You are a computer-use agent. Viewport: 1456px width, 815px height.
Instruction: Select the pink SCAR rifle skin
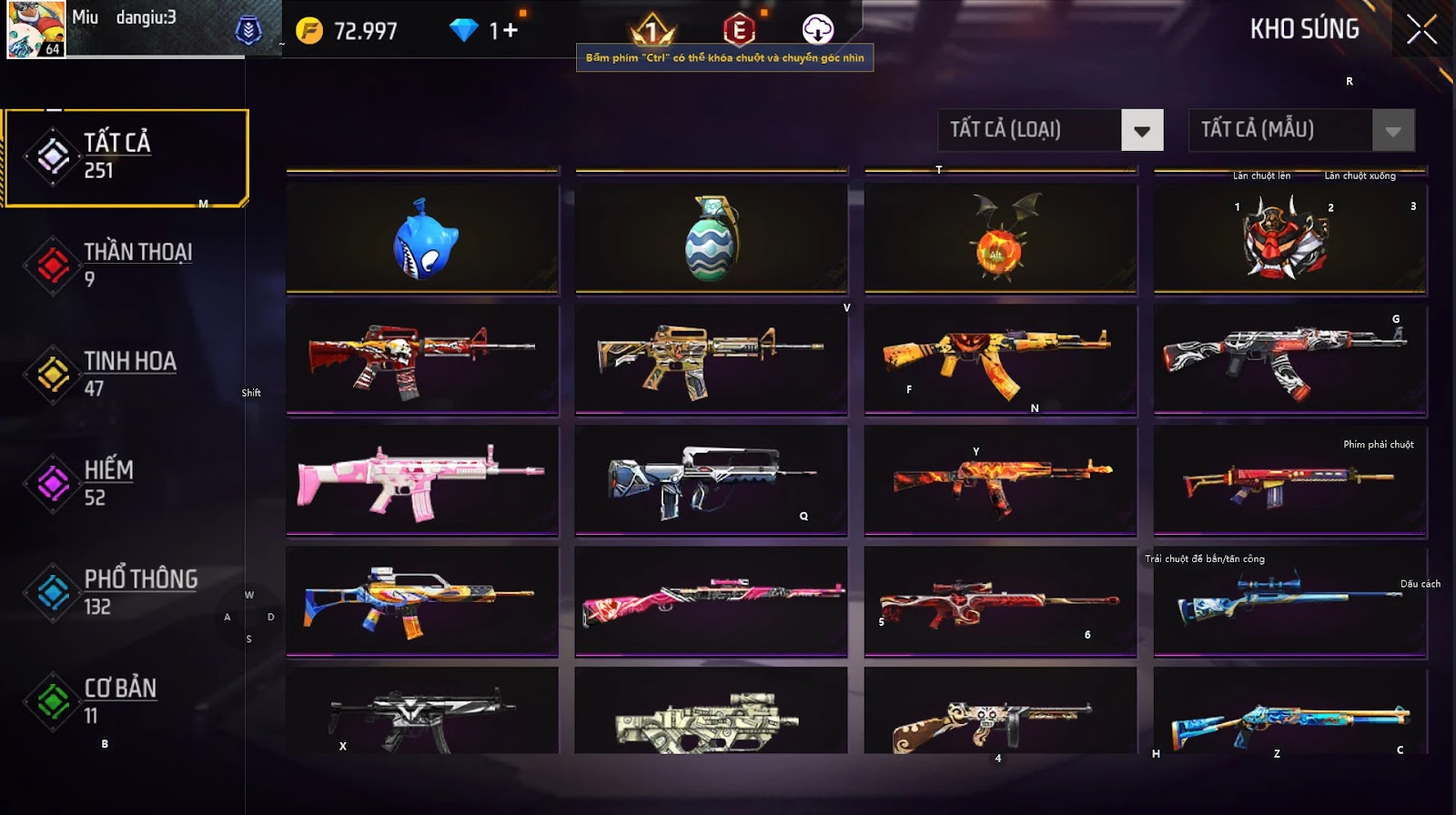tap(423, 480)
